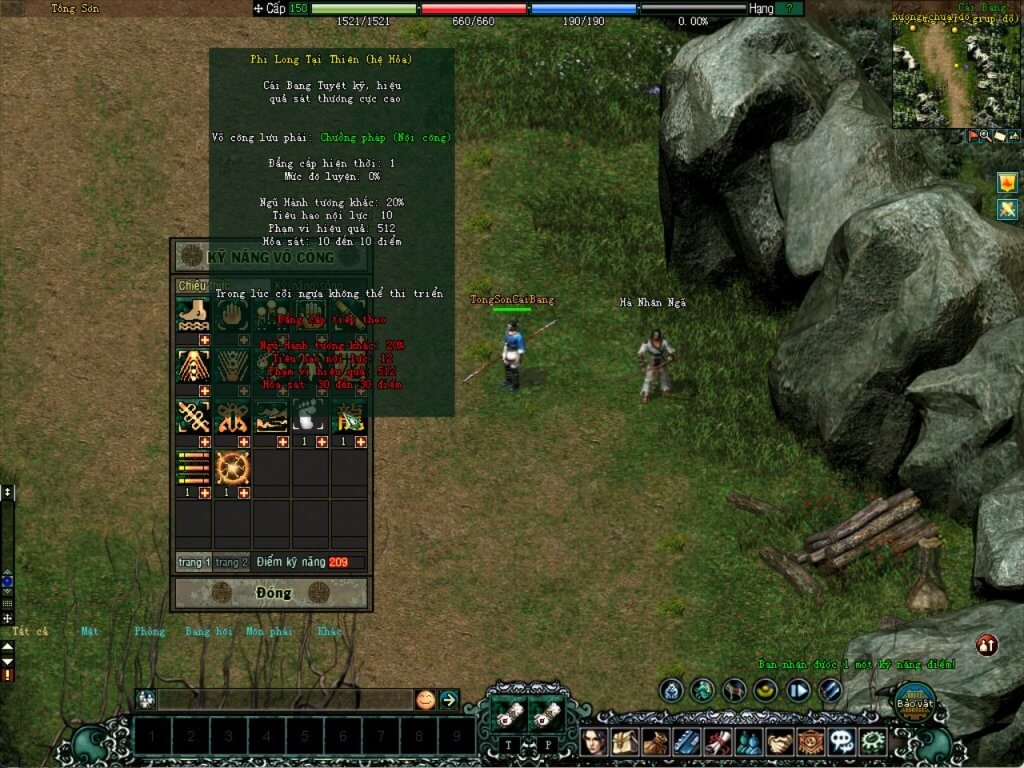The image size is (1024, 768).
Task: Switch to trang 2 of skills
Action: (x=229, y=562)
